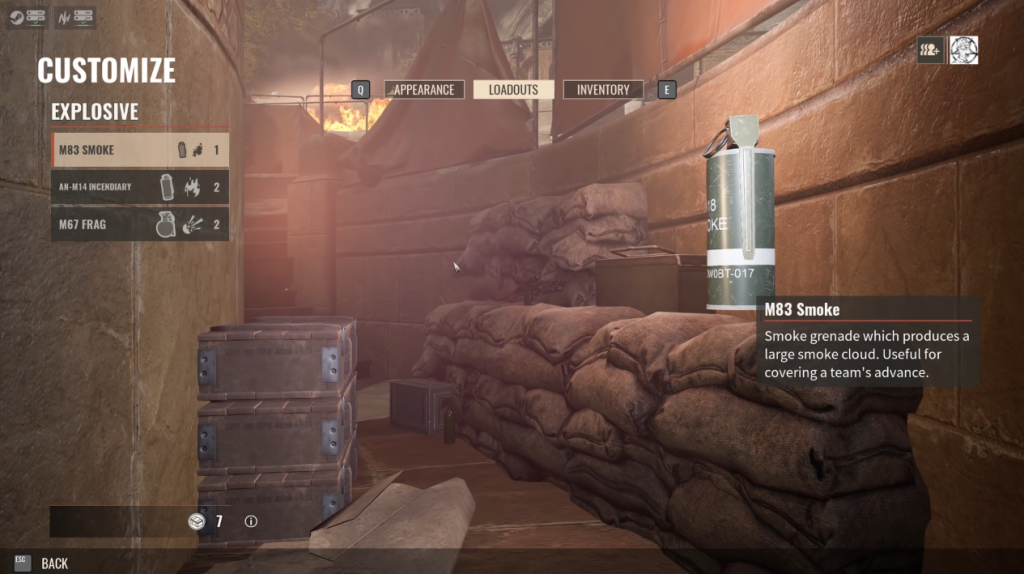Go to the Inventory tab

click(603, 90)
